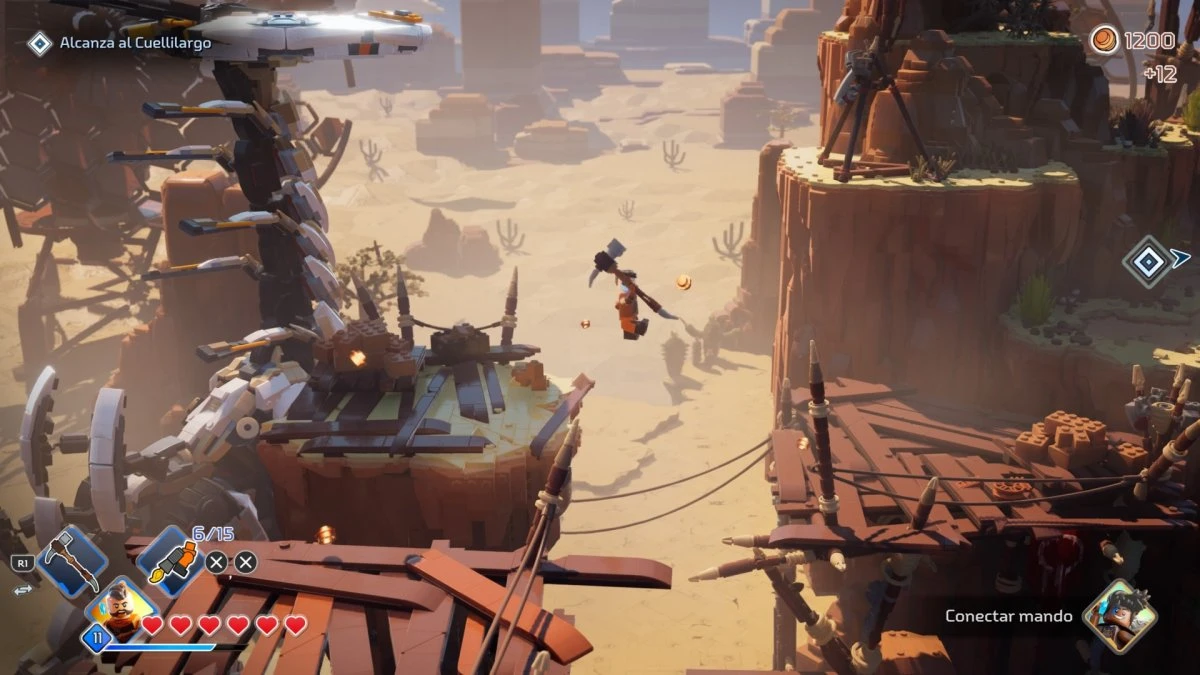Click the weapon swap arrows icon

[x=22, y=590]
